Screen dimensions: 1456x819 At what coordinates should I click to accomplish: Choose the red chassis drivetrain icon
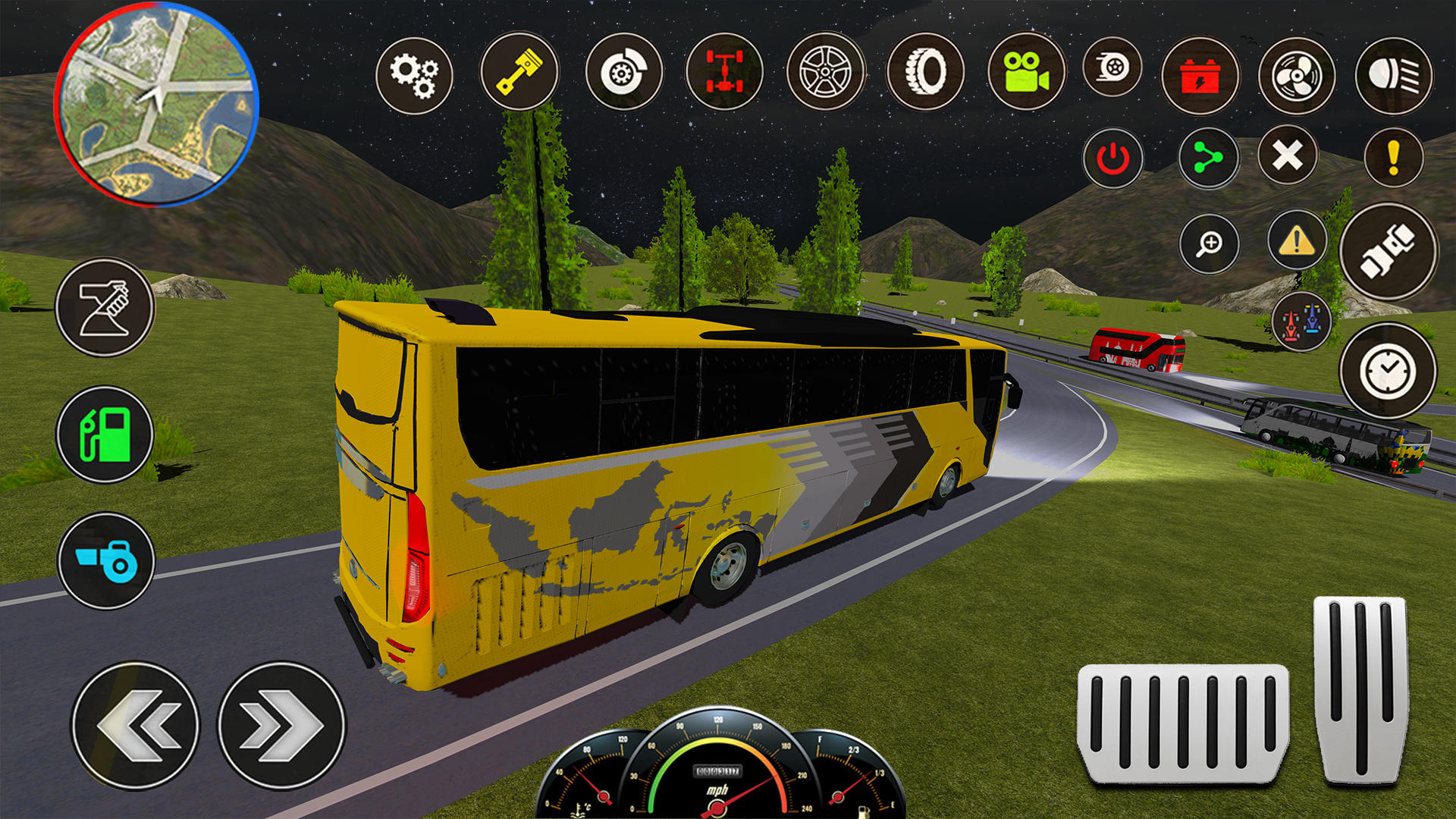click(724, 73)
